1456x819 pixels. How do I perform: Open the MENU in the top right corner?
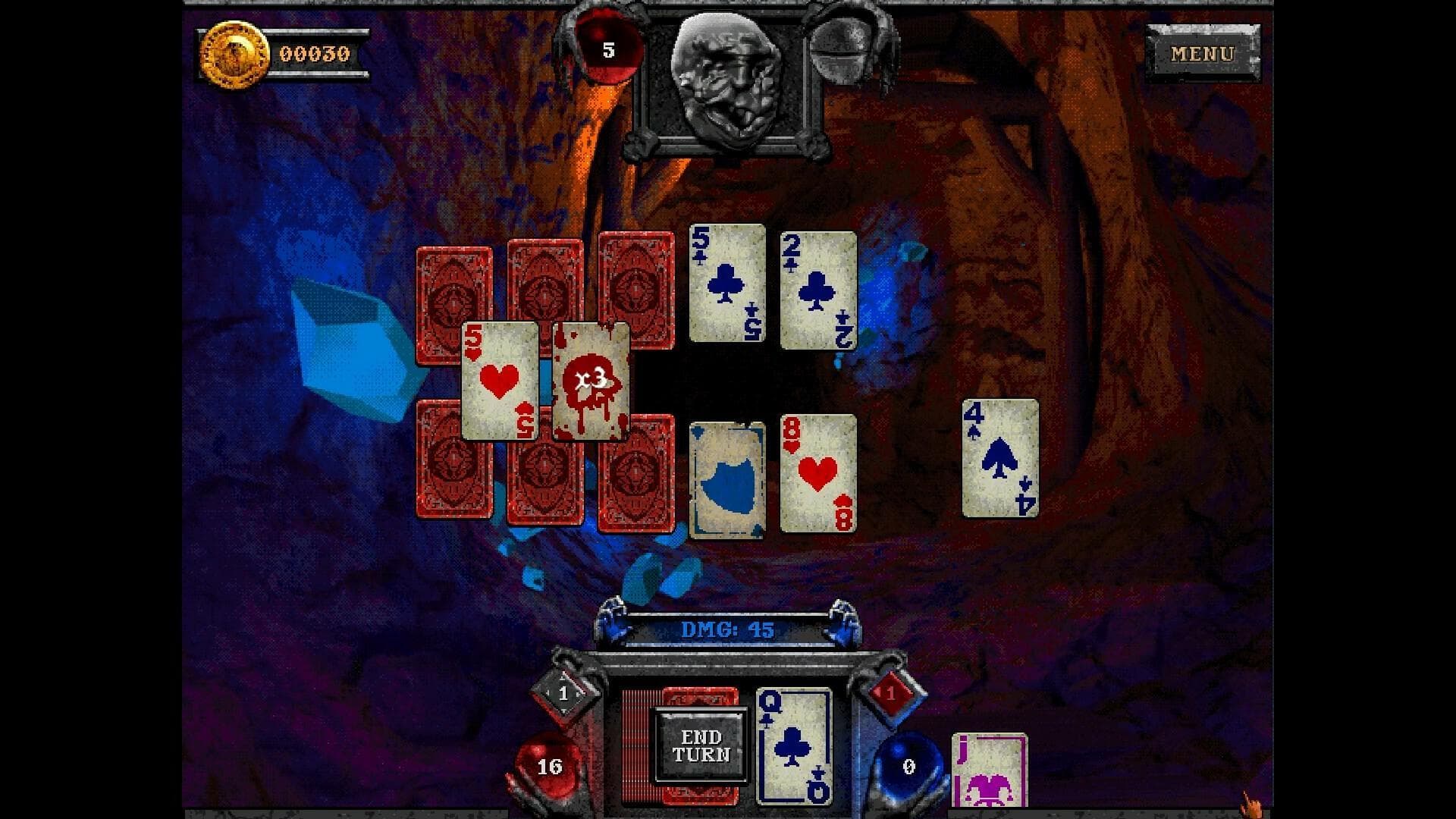pos(1203,54)
